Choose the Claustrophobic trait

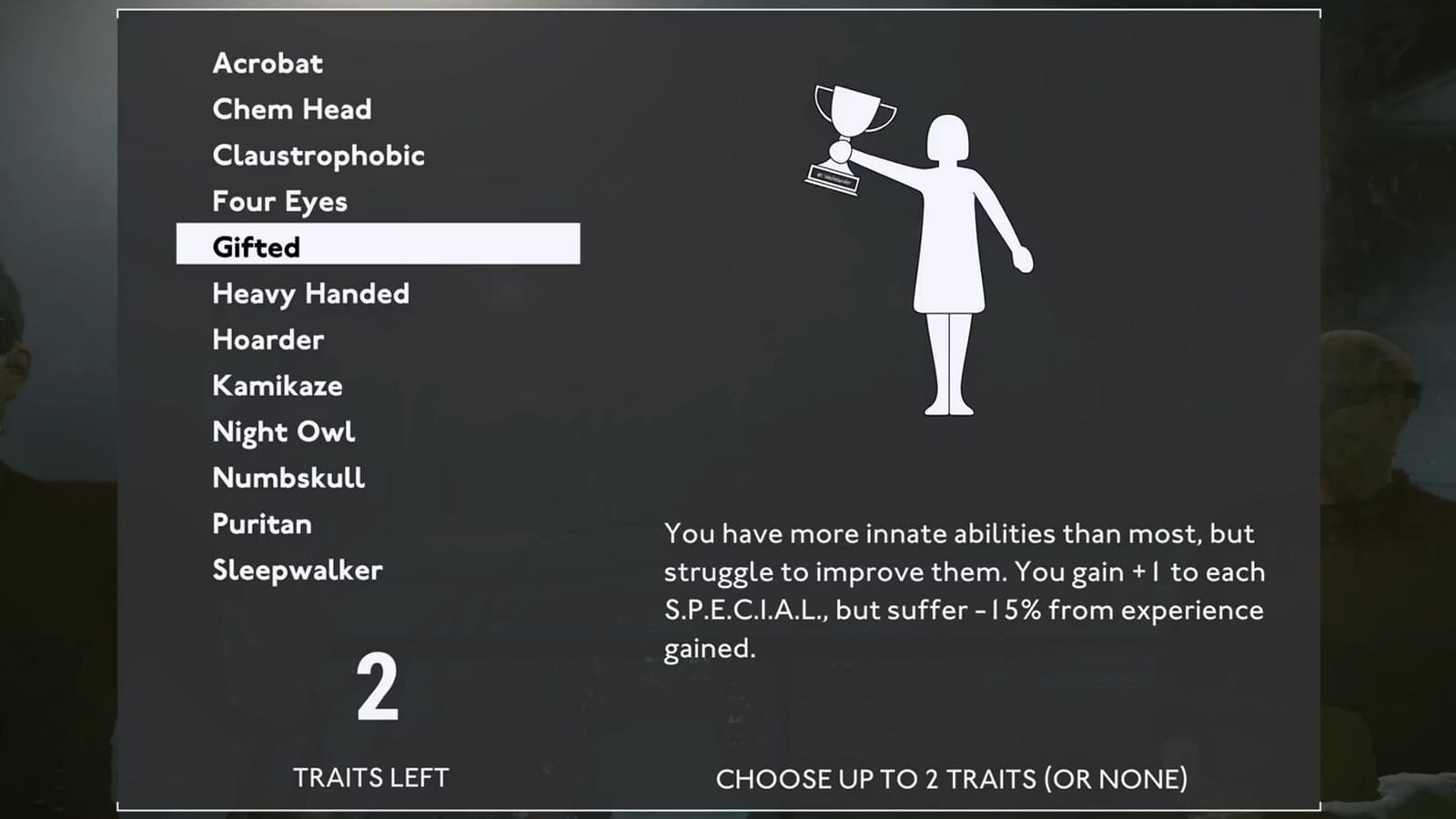click(318, 156)
